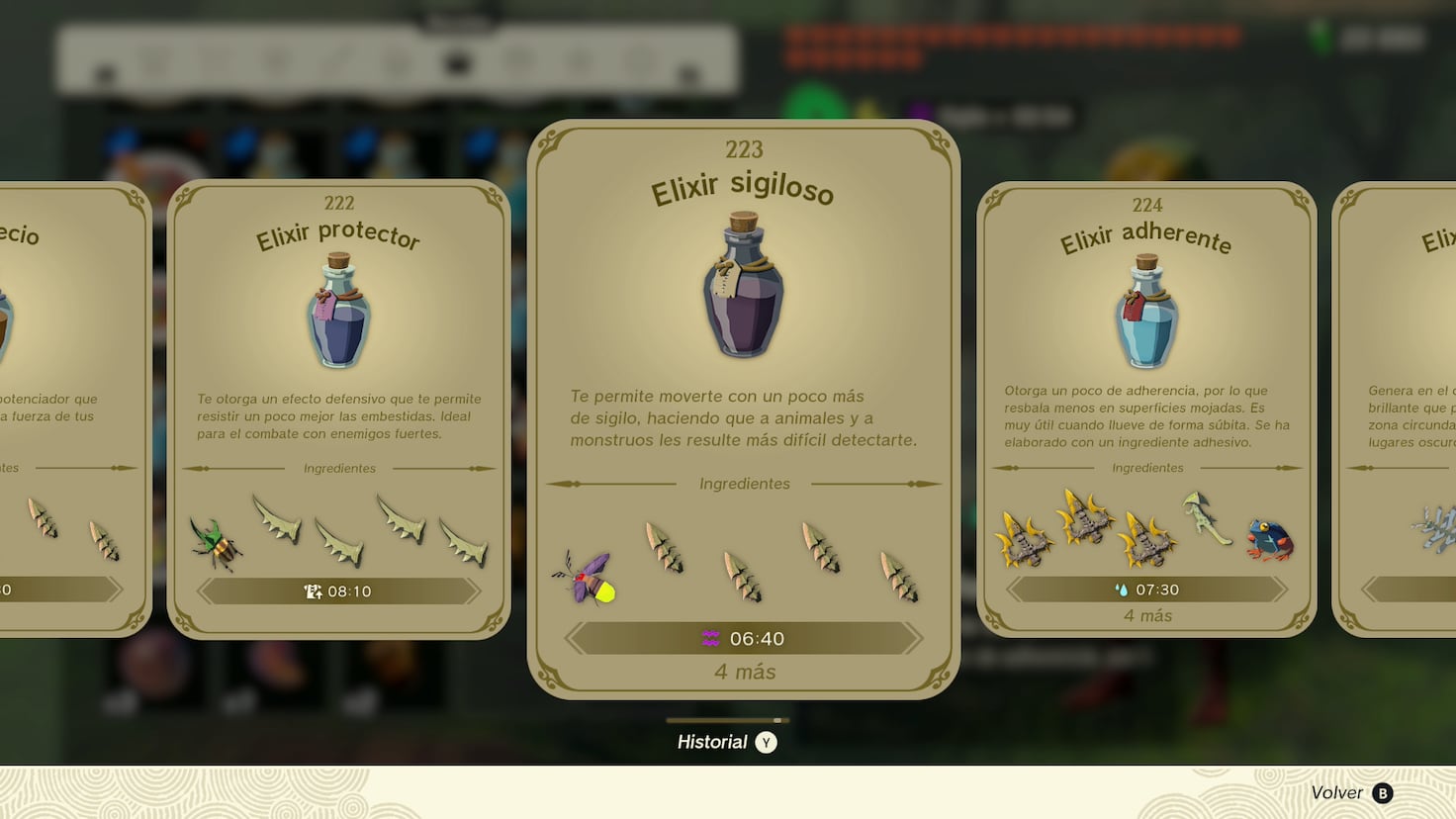This screenshot has width=1456, height=819.
Task: Click the stealth effect icon next to 06:40
Action: point(708,638)
